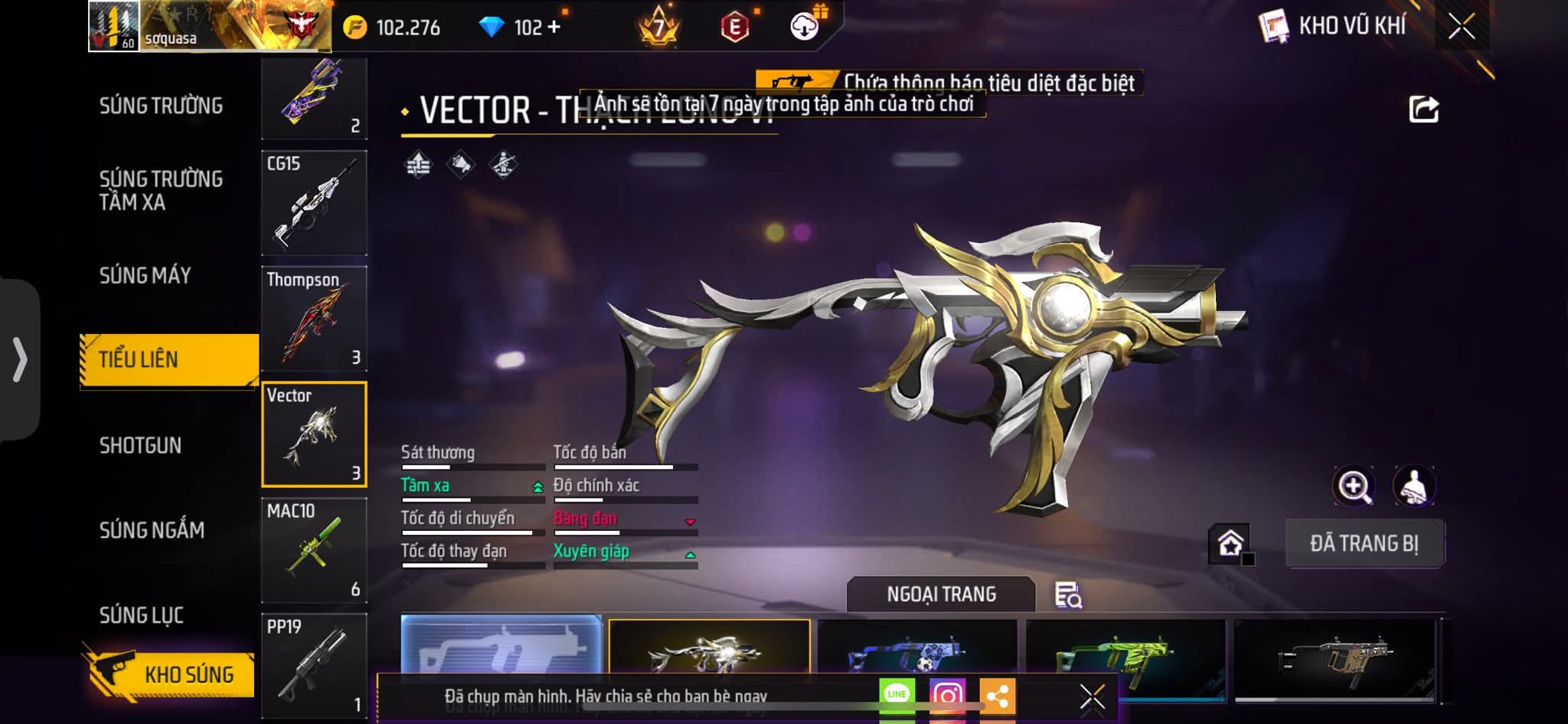The width and height of the screenshot is (1568, 724).
Task: Click the share arrow icon
Action: (x=1423, y=110)
